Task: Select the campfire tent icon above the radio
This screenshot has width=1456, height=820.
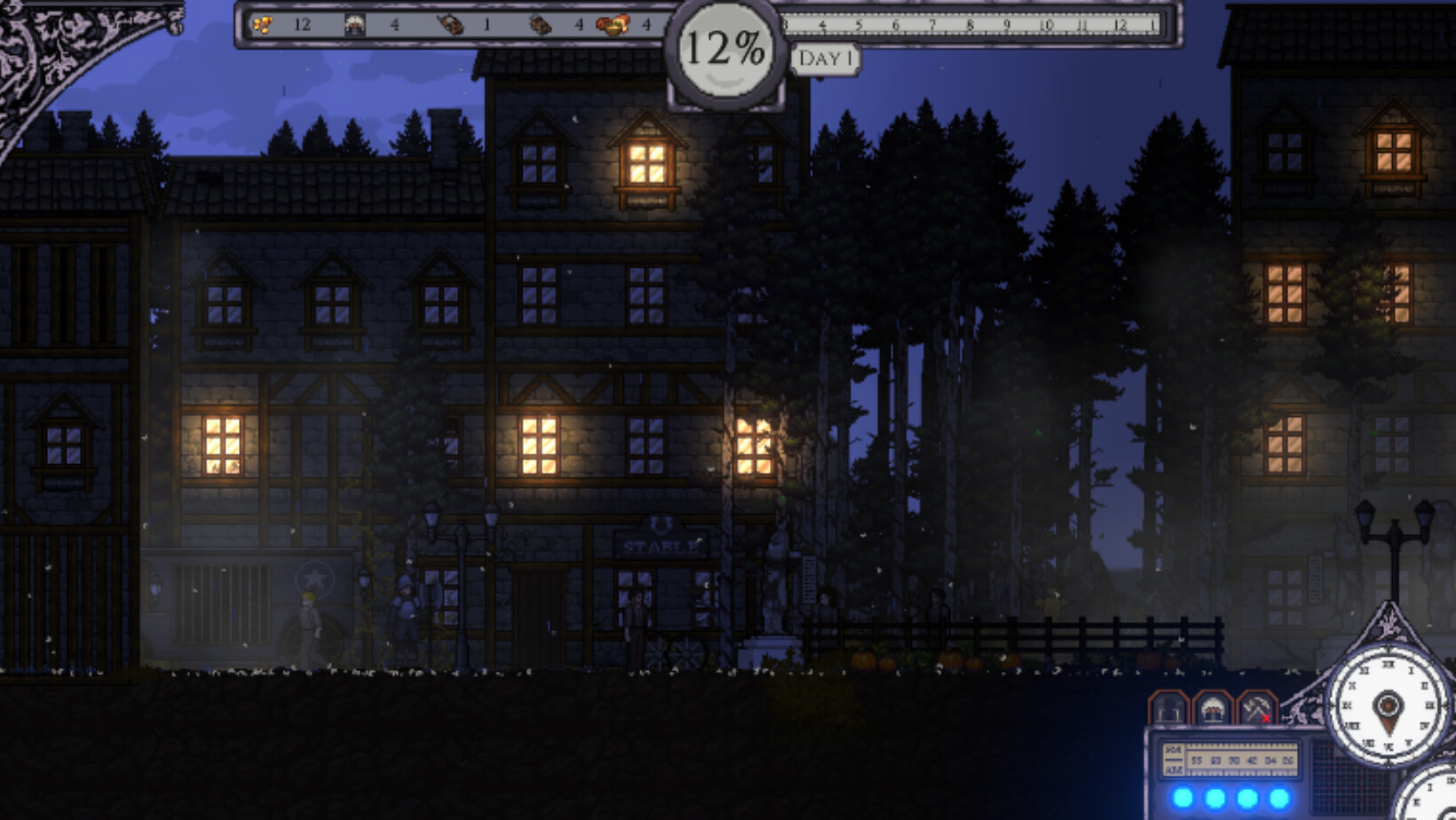Action: [x=1213, y=708]
